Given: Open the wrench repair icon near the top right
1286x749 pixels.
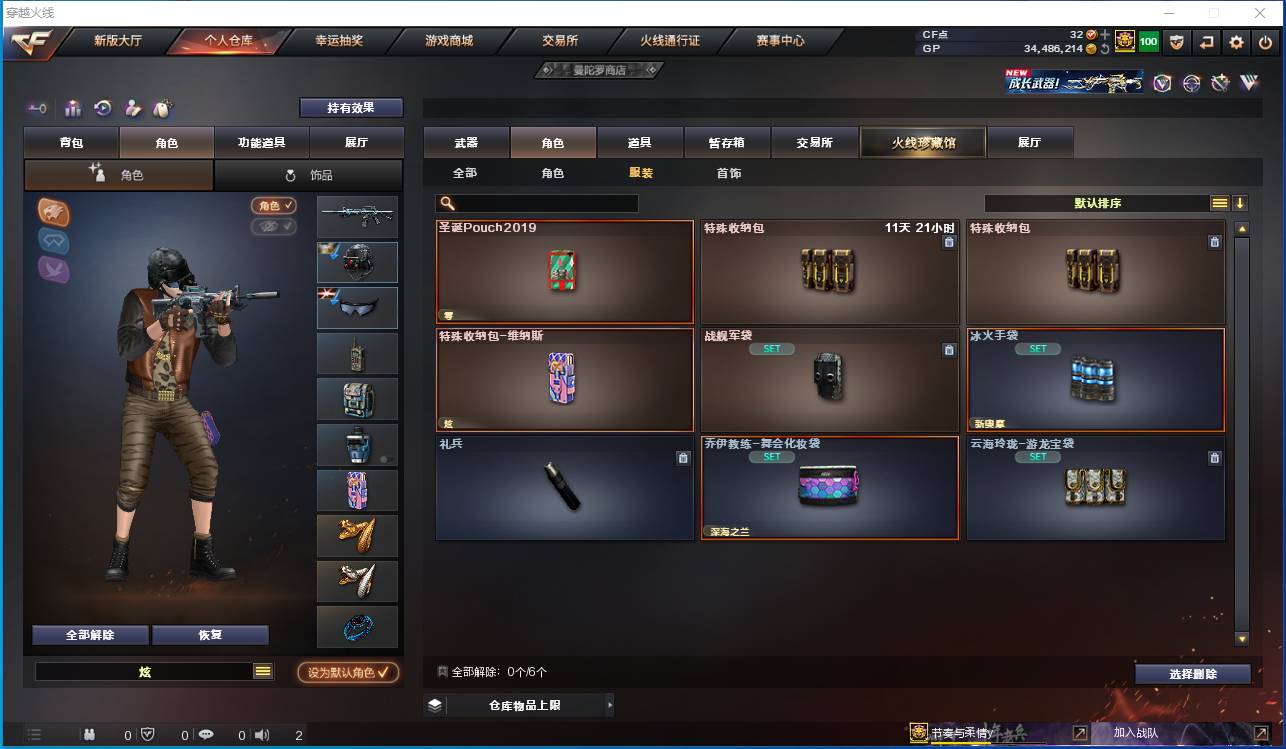Looking at the screenshot, I should coord(1220,83).
